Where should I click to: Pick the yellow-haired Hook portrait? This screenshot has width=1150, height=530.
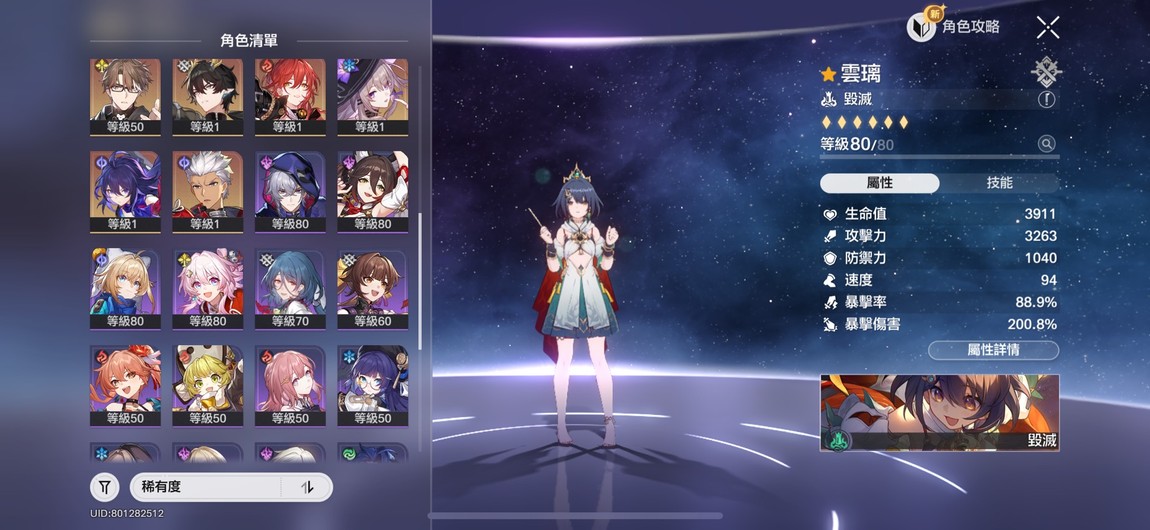tap(208, 385)
